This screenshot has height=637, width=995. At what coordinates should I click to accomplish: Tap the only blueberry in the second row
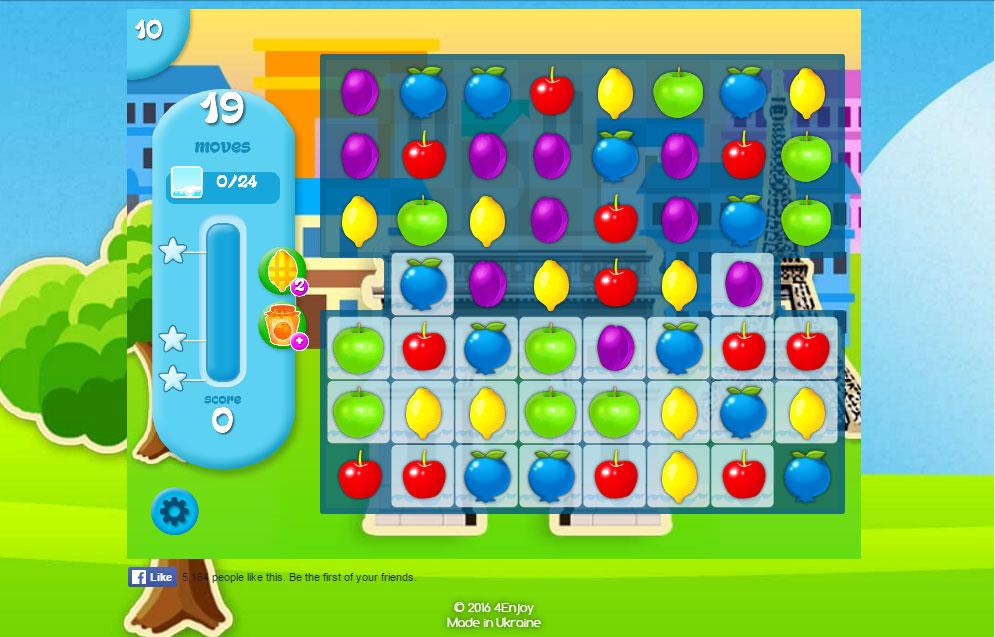click(615, 156)
